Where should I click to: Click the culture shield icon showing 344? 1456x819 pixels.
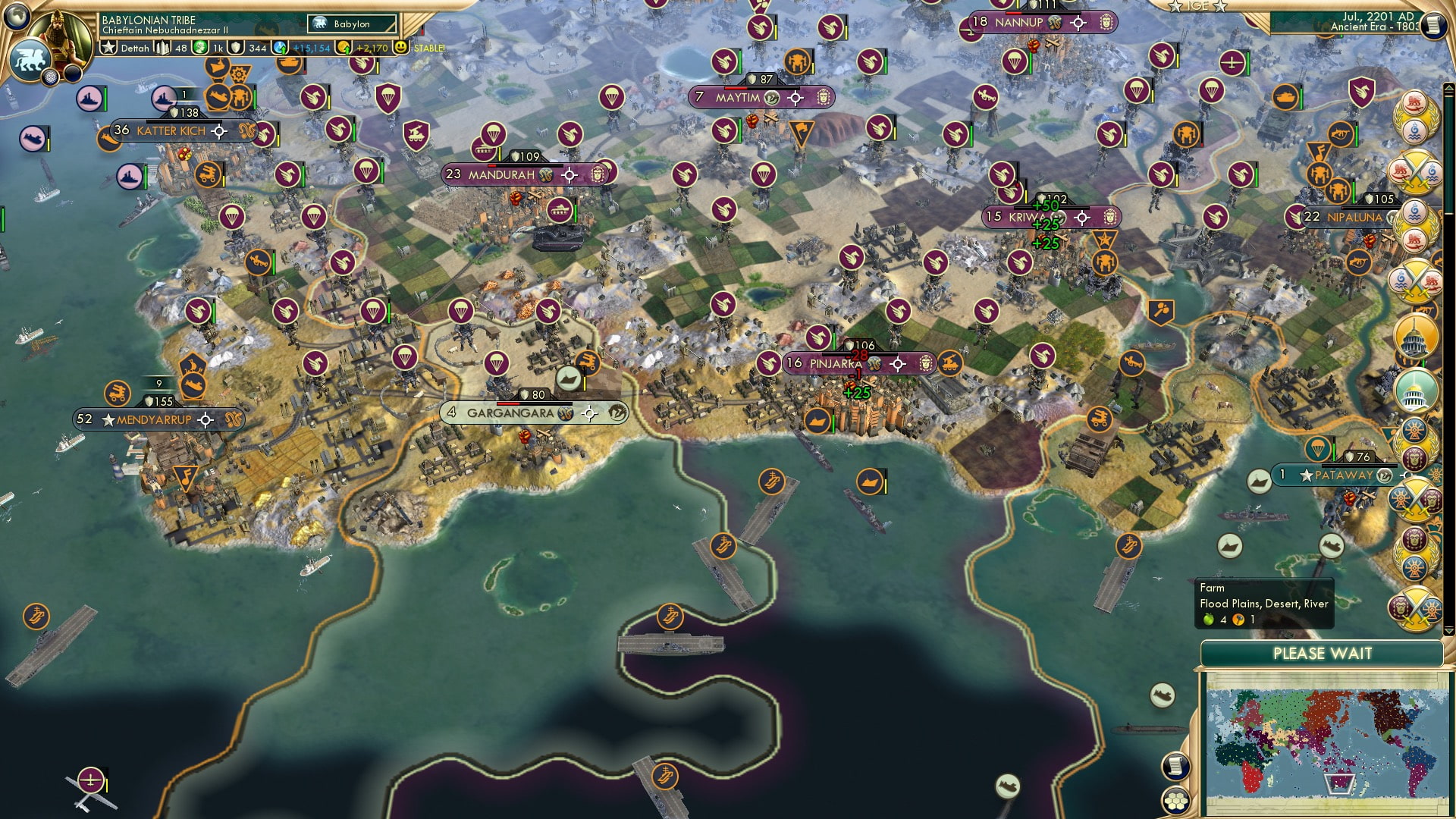tap(234, 48)
